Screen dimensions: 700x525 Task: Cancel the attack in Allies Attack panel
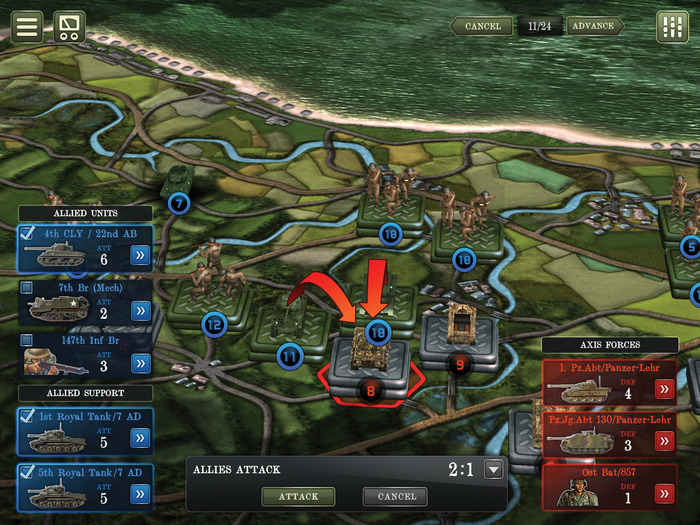pyautogui.click(x=396, y=496)
